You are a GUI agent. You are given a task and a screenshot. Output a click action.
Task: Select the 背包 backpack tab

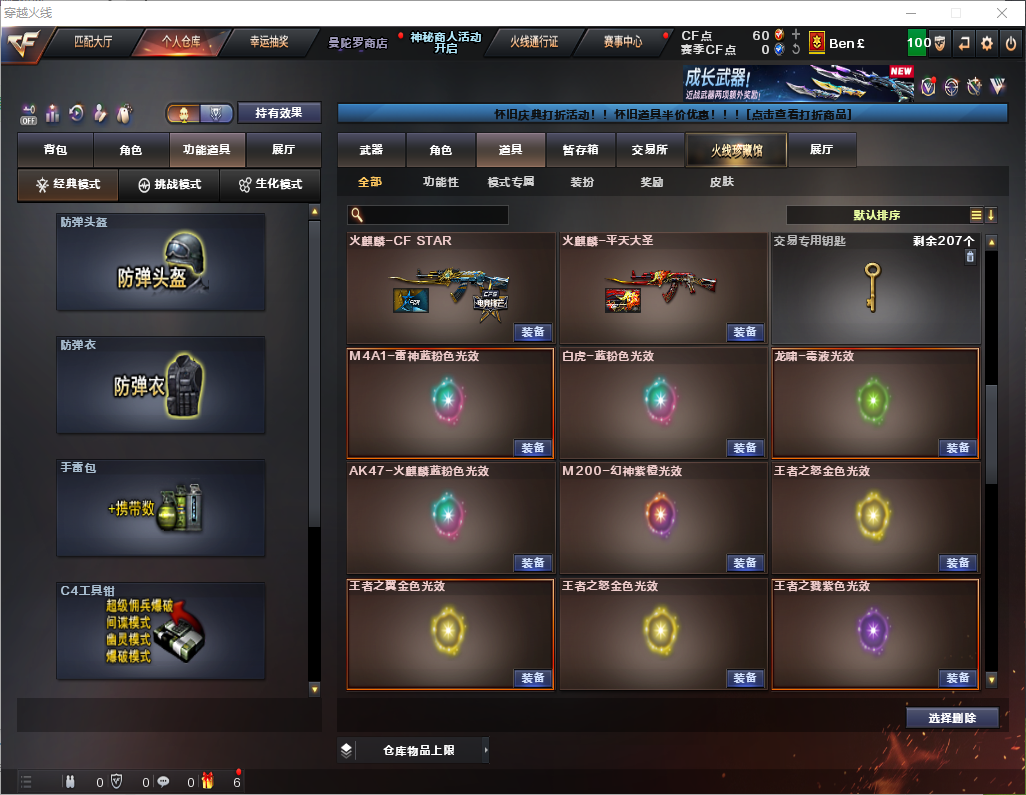click(x=55, y=150)
